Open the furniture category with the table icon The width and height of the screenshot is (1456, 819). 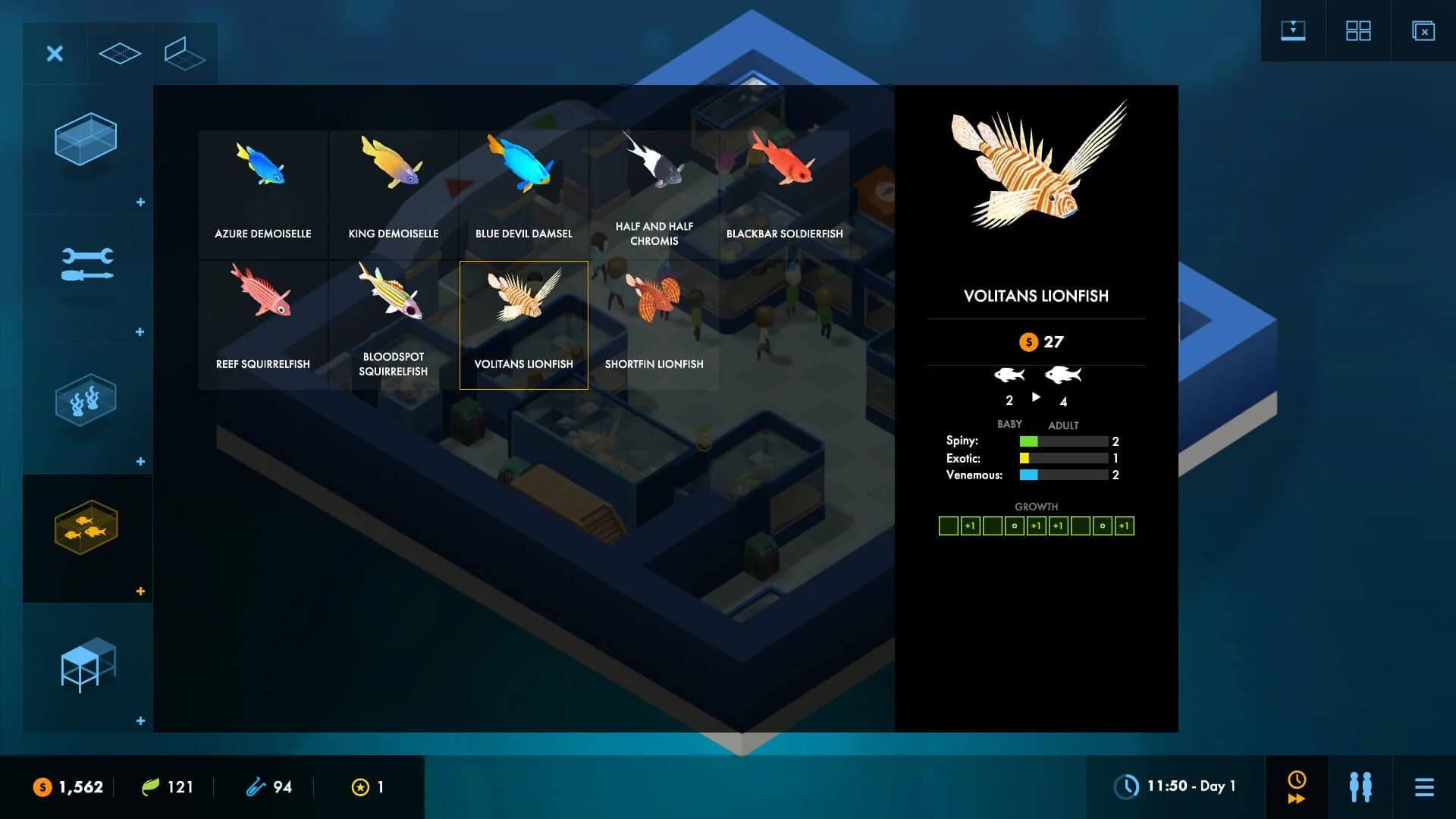pyautogui.click(x=86, y=664)
